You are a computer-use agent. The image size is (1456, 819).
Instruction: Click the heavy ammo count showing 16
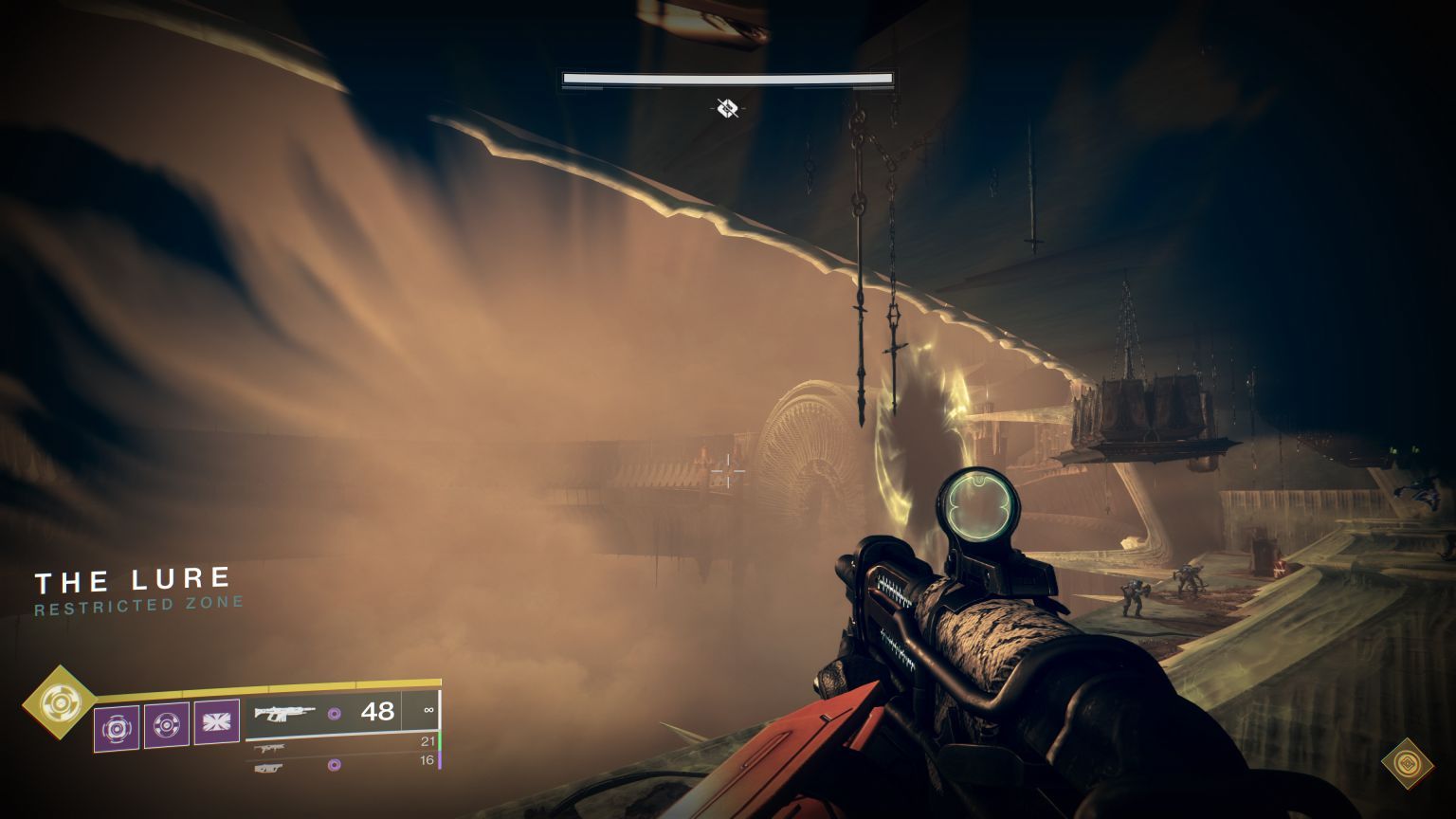click(428, 759)
